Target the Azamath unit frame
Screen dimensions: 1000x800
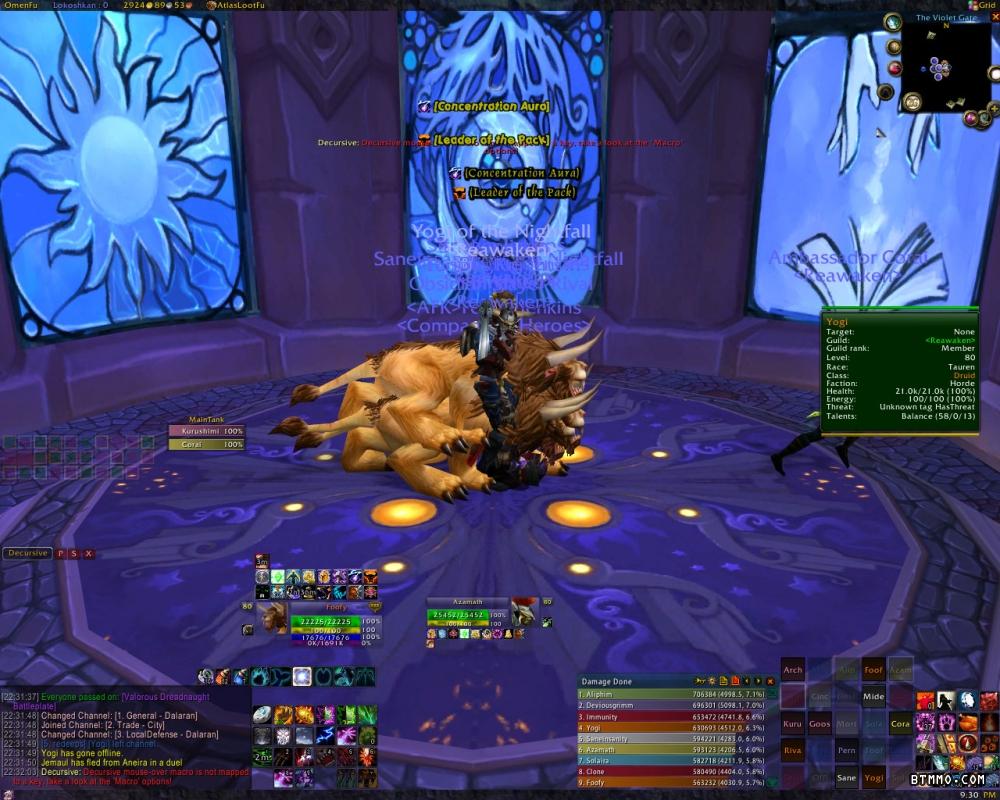point(468,614)
